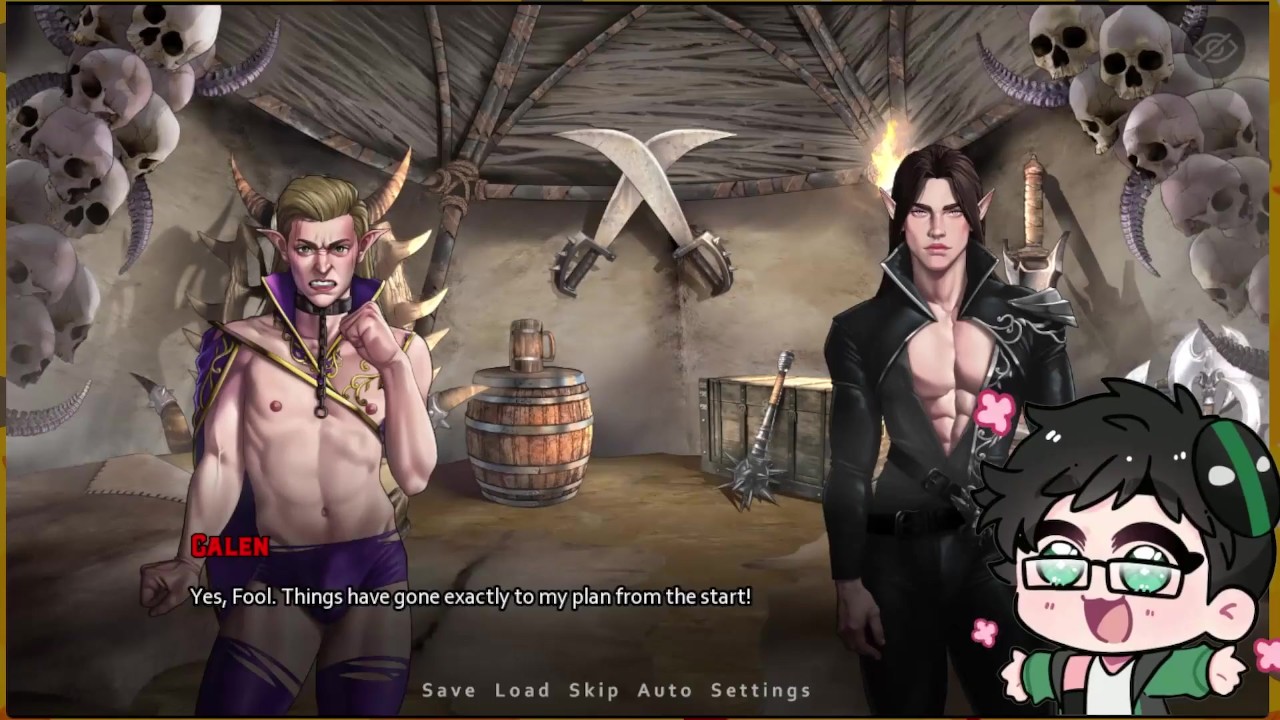Toggle Auto advance mode
The width and height of the screenshot is (1280, 720).
[665, 690]
